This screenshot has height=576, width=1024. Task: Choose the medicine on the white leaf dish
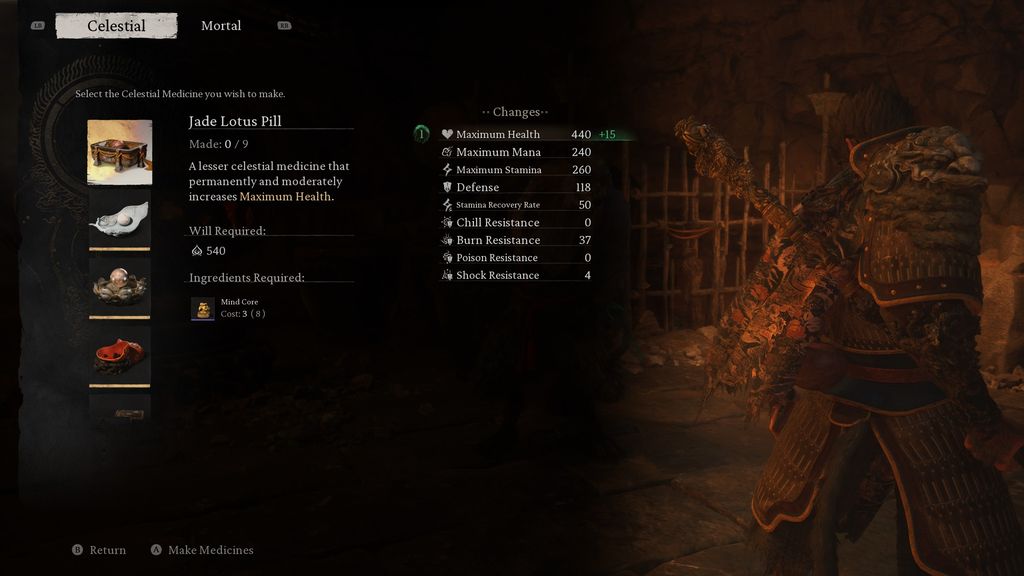(x=120, y=219)
